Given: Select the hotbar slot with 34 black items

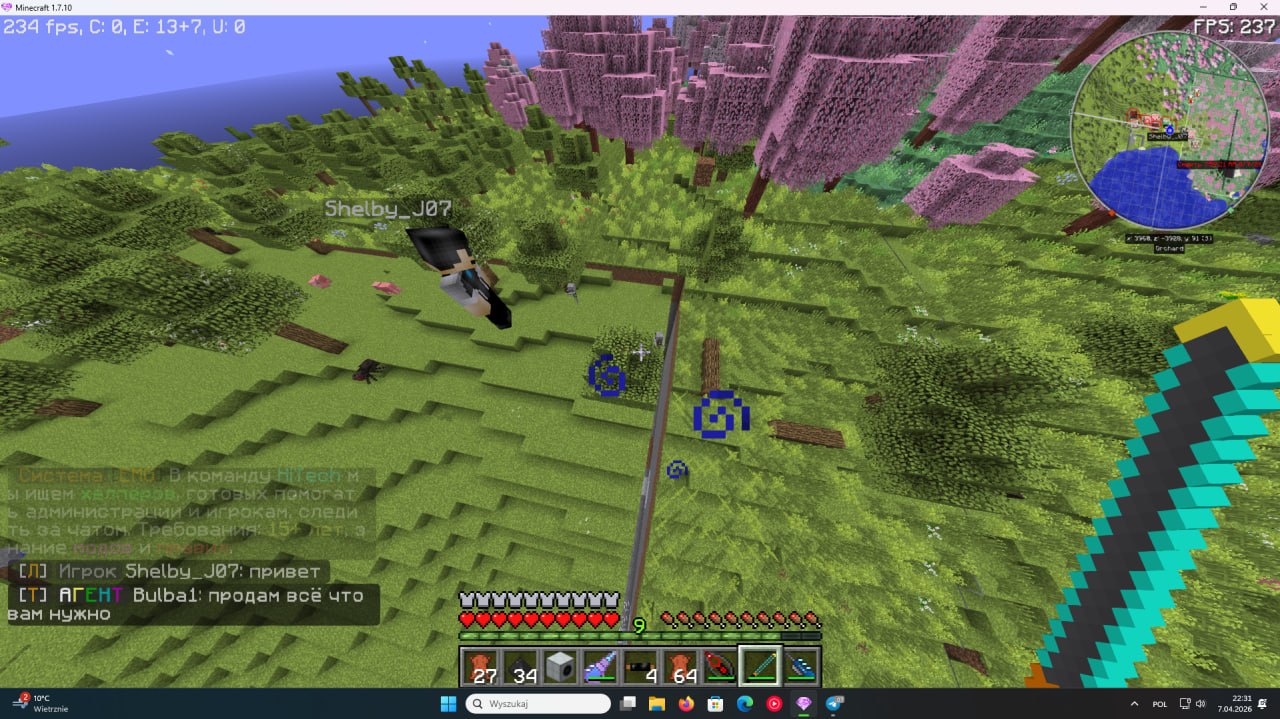Looking at the screenshot, I should (521, 667).
